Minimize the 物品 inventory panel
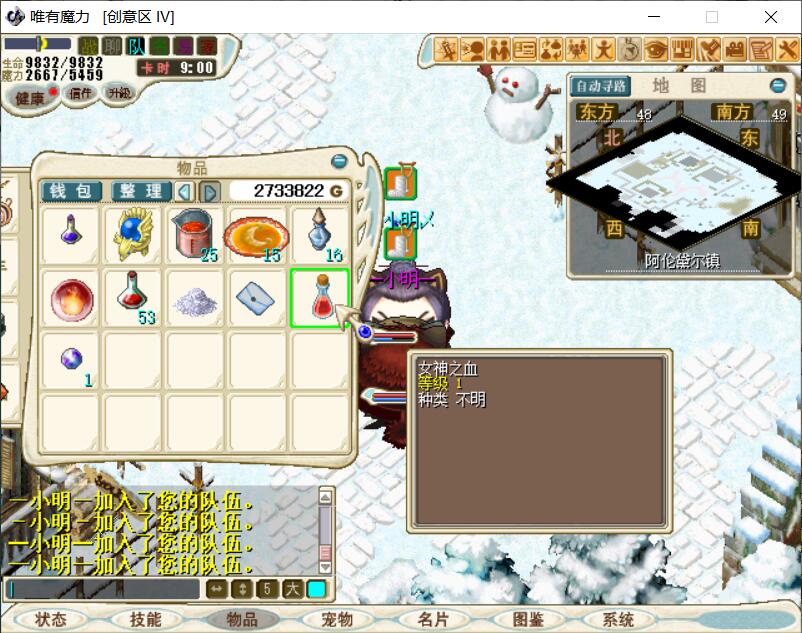This screenshot has height=633, width=802. tap(339, 161)
